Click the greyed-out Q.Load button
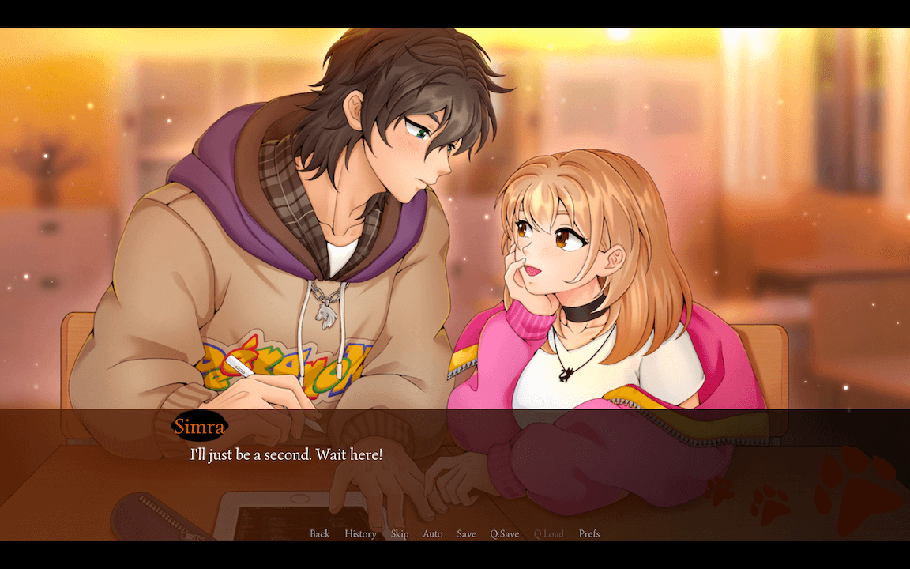This screenshot has width=910, height=569. 549,534
